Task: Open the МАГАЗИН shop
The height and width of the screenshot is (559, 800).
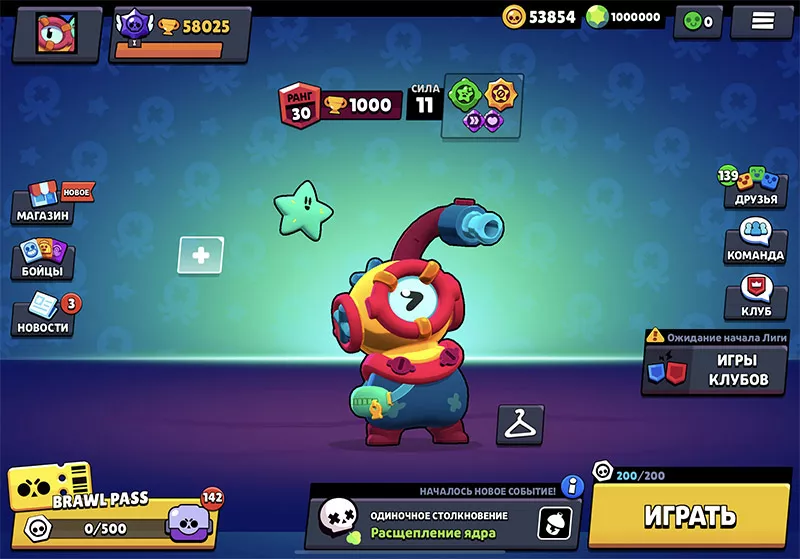Action: (x=47, y=201)
